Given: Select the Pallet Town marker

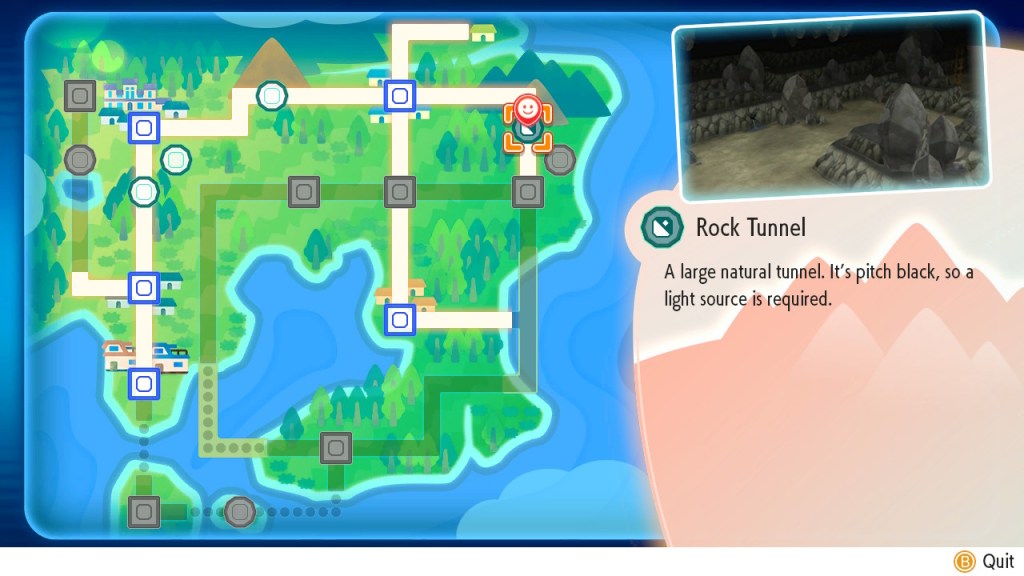Looking at the screenshot, I should (144, 382).
